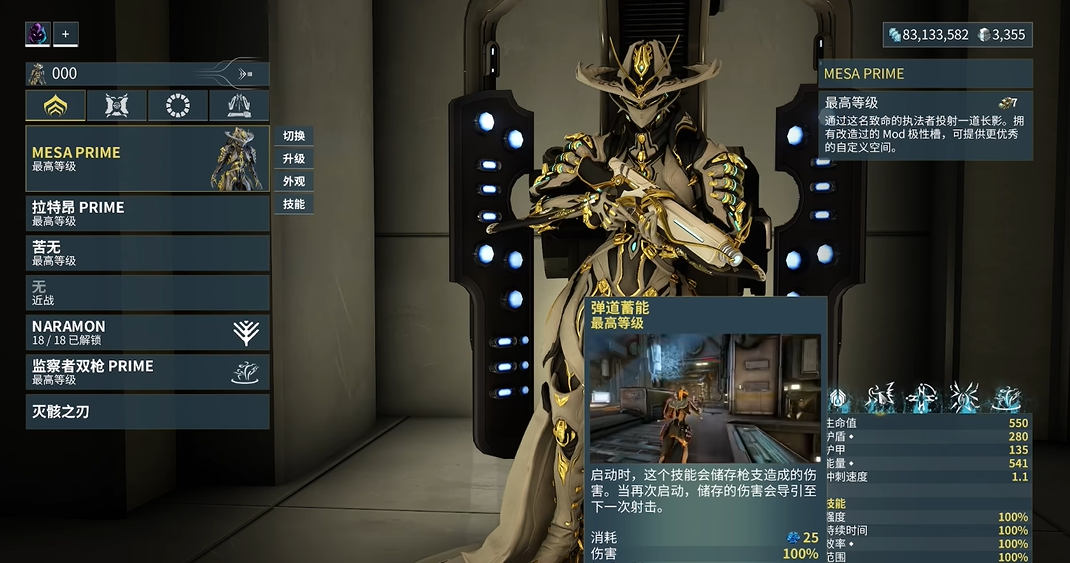The width and height of the screenshot is (1070, 563).
Task: Switch to the lotus warframe loadout tab
Action: 56,106
